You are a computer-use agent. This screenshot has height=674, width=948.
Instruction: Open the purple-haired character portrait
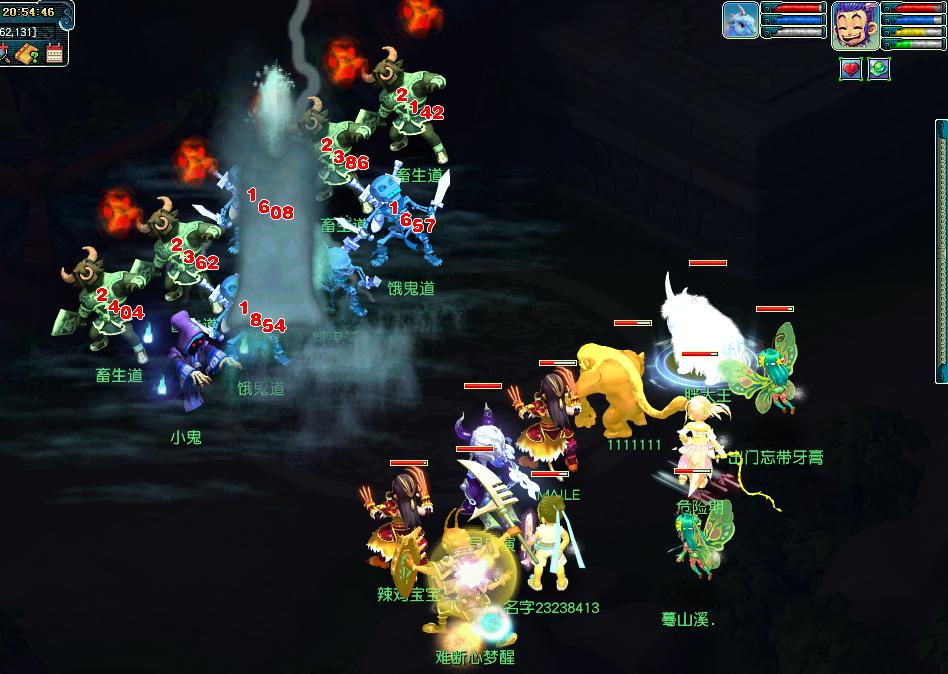855,25
